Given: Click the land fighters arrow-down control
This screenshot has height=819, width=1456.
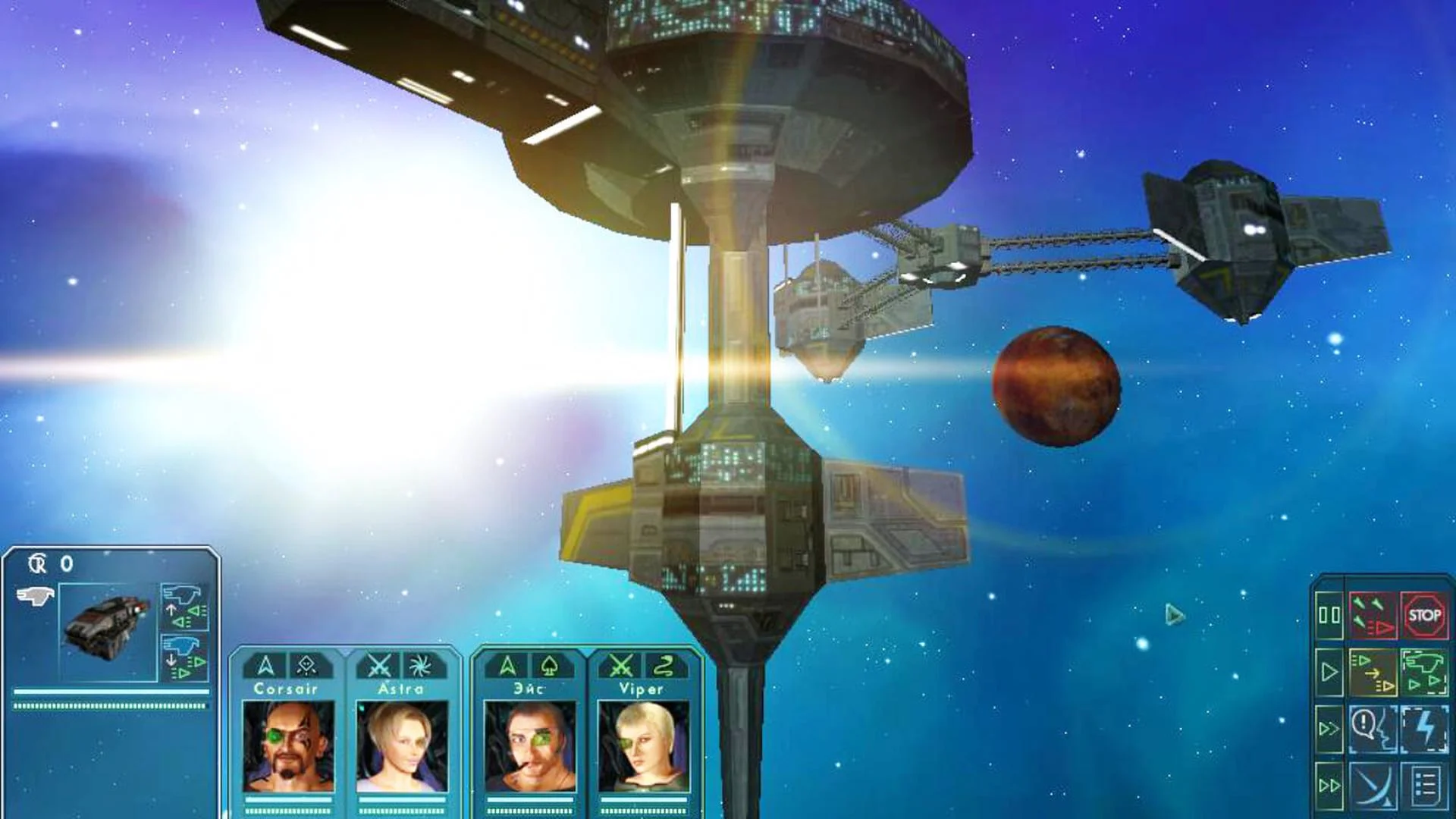Looking at the screenshot, I should pyautogui.click(x=184, y=657).
